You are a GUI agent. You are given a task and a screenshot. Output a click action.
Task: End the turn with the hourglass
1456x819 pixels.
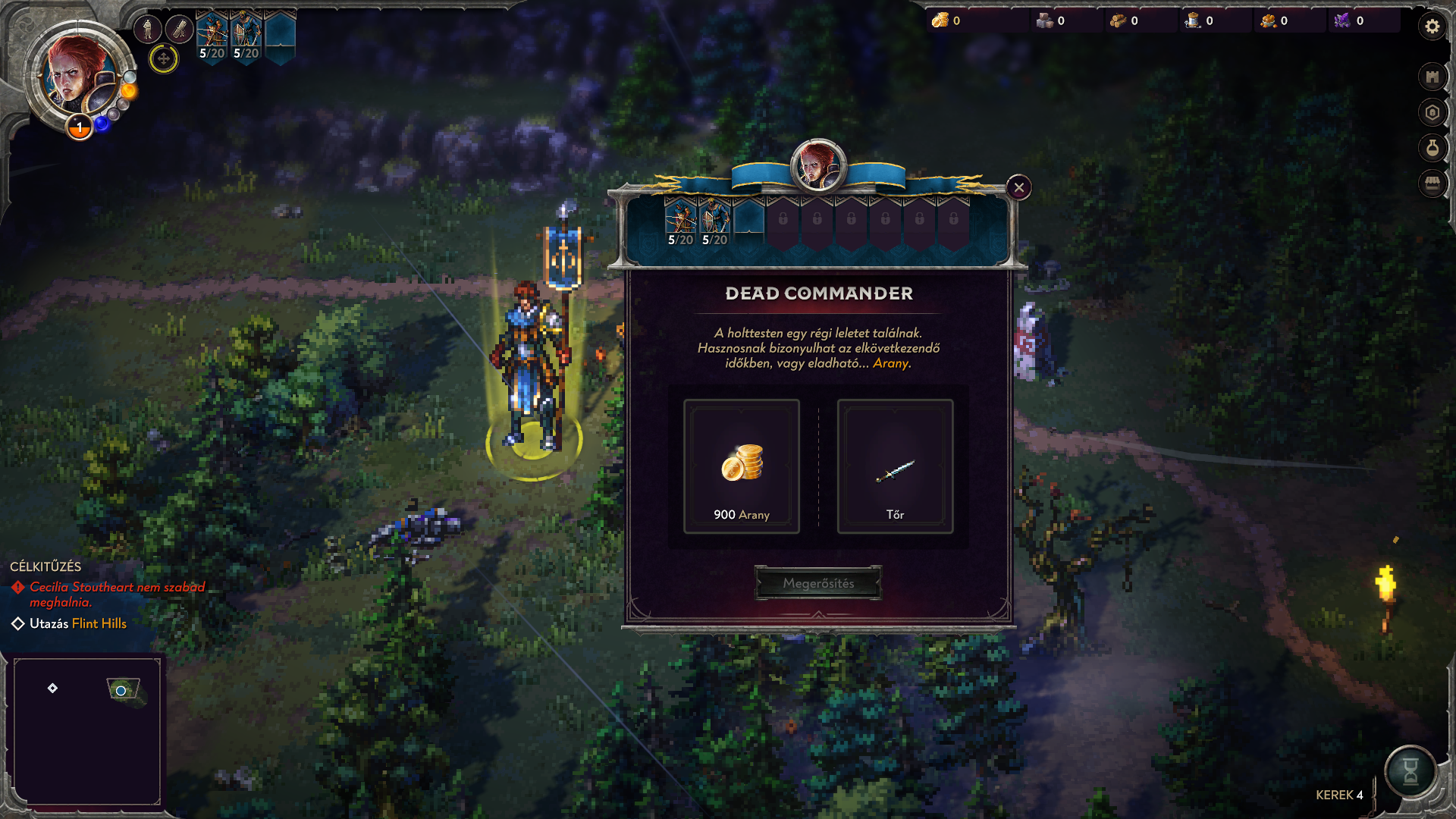(1410, 771)
